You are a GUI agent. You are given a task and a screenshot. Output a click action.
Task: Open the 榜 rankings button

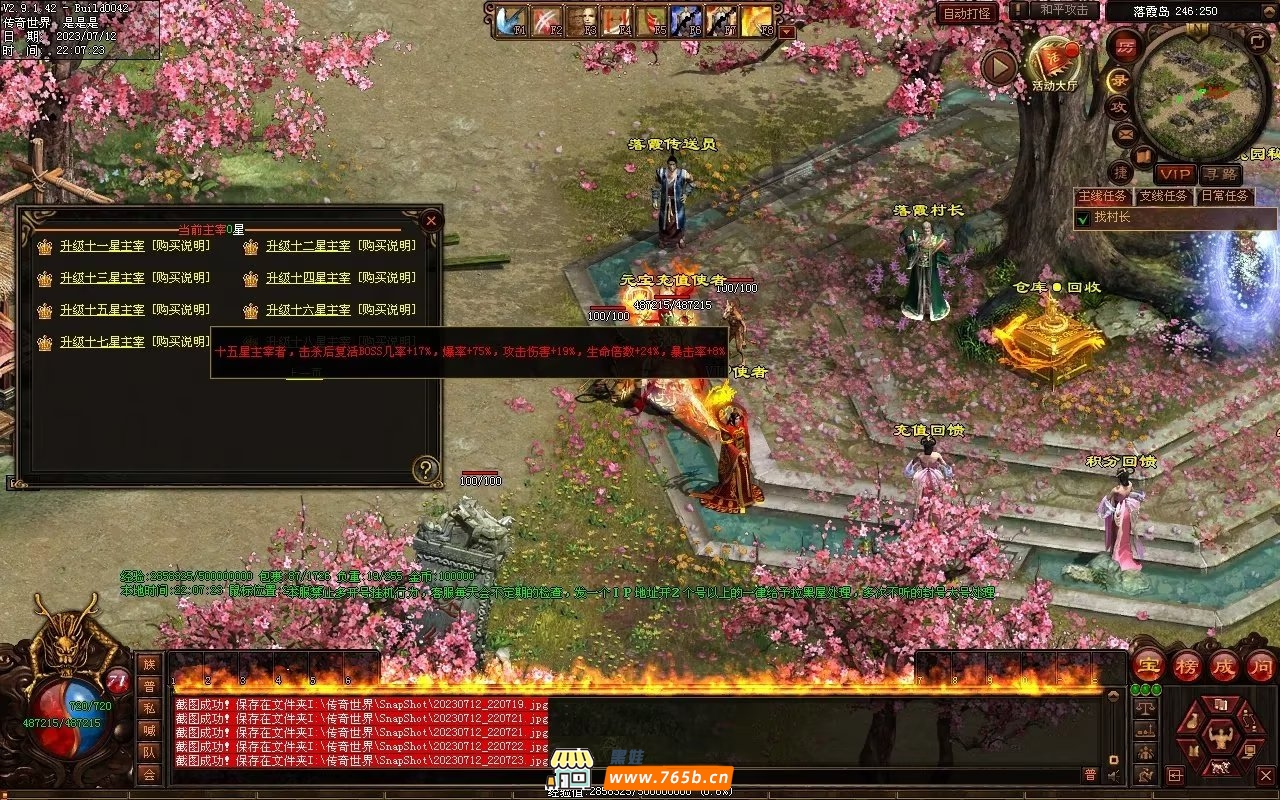click(x=1187, y=665)
